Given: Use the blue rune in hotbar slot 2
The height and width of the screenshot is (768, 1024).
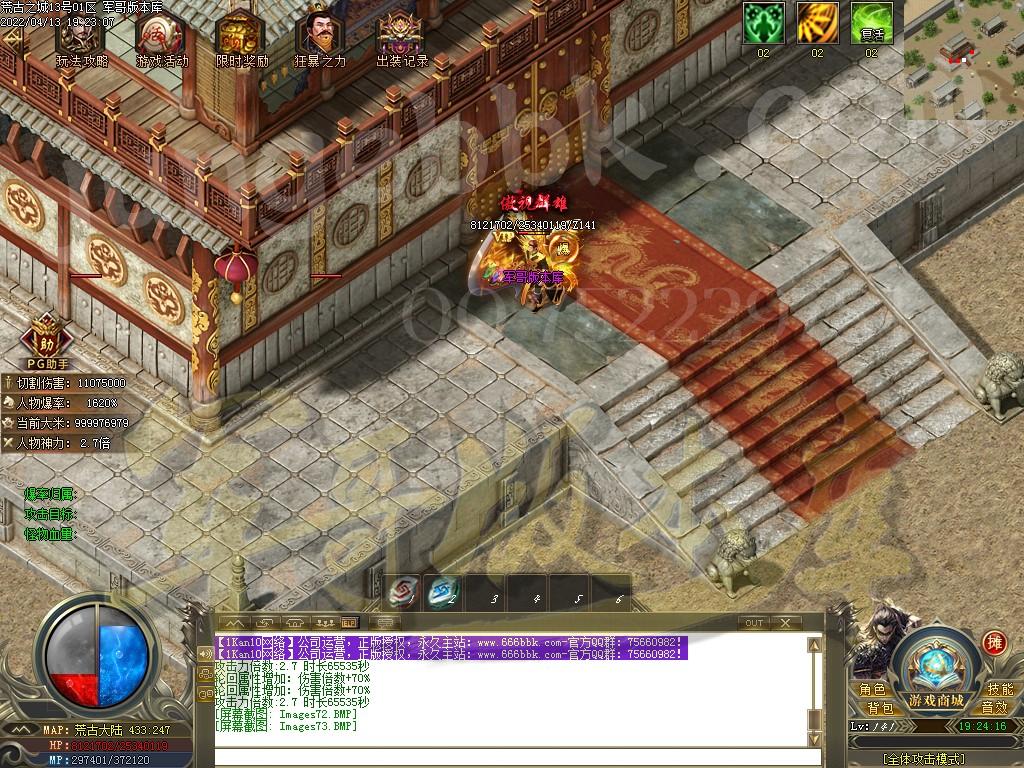Looking at the screenshot, I should click(442, 594).
